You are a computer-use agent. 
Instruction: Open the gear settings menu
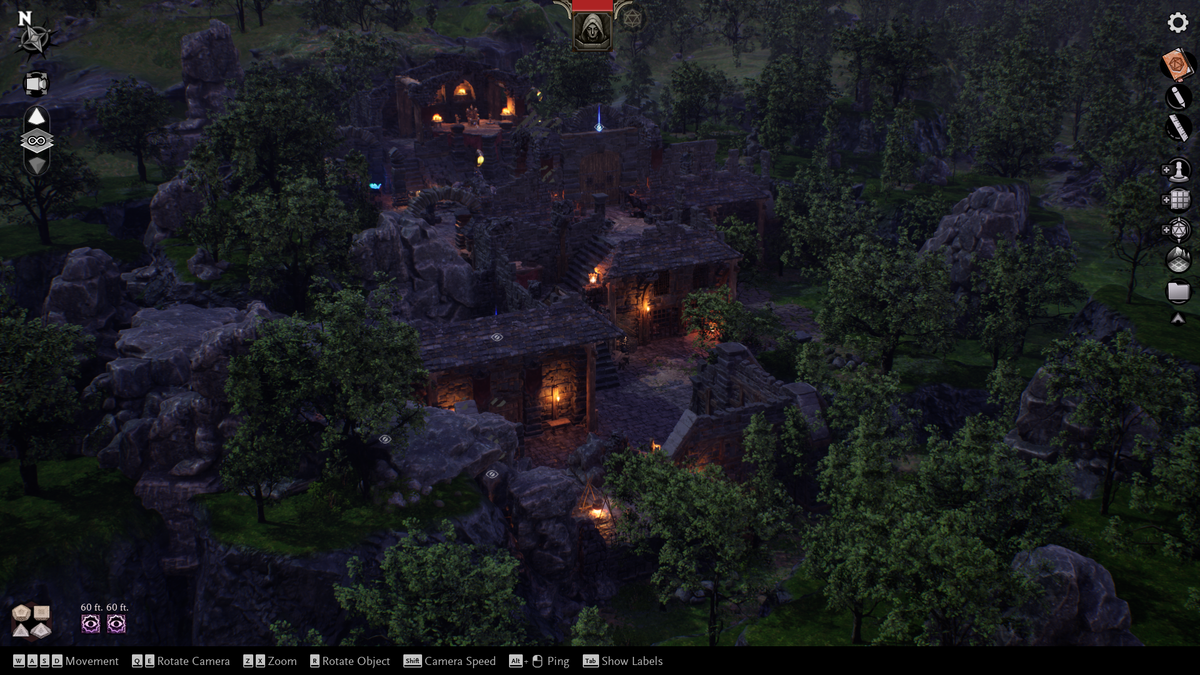[1178, 22]
